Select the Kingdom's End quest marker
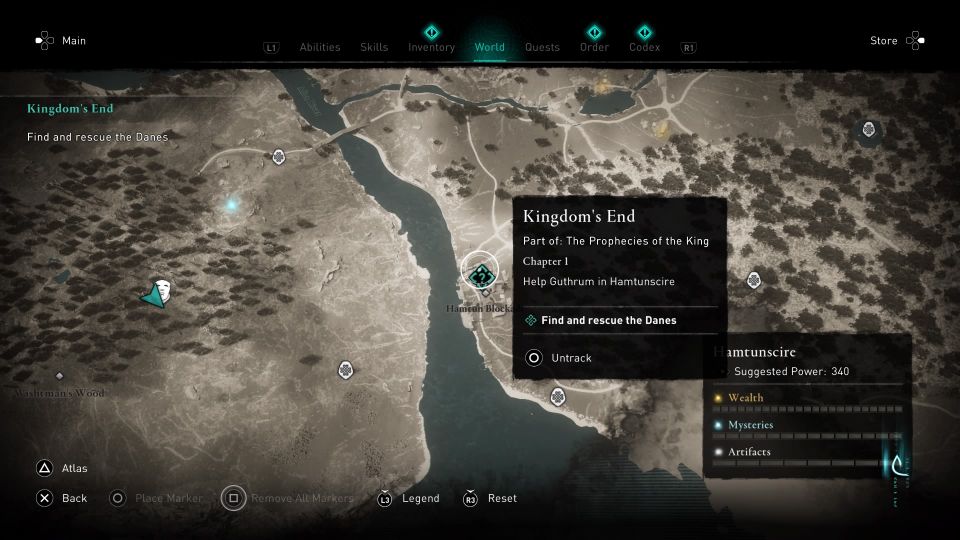The image size is (960, 540). pos(482,273)
